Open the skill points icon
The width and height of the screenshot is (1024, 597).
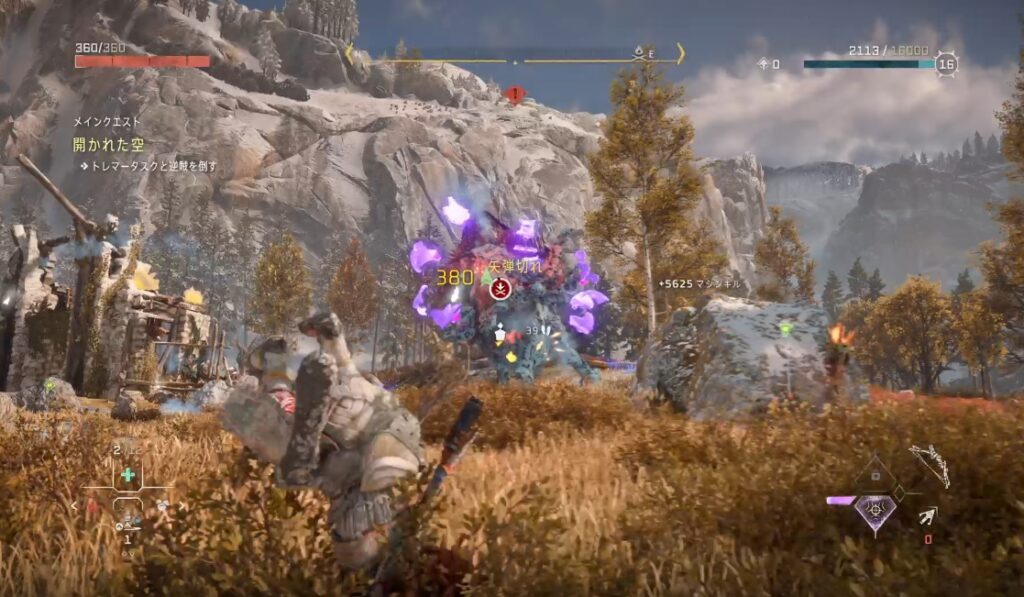click(x=762, y=64)
